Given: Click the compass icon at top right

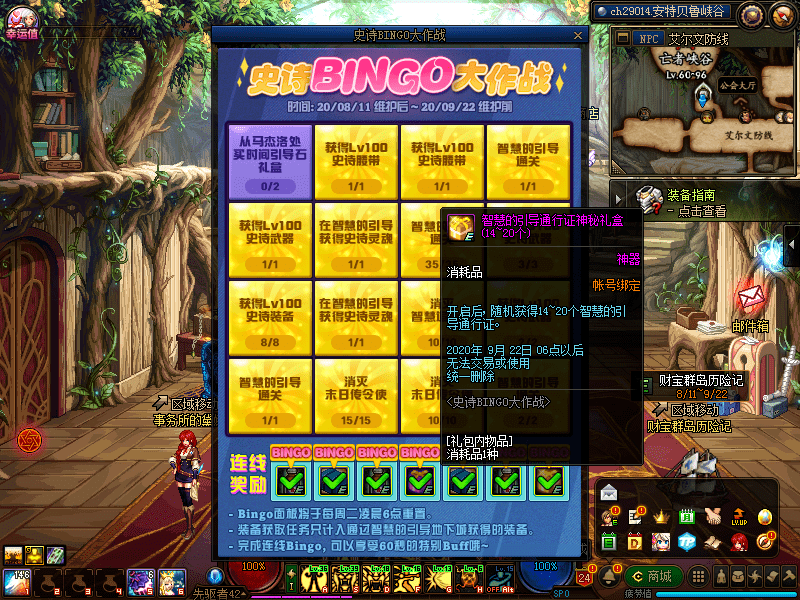Looking at the screenshot, I should coord(751,14).
